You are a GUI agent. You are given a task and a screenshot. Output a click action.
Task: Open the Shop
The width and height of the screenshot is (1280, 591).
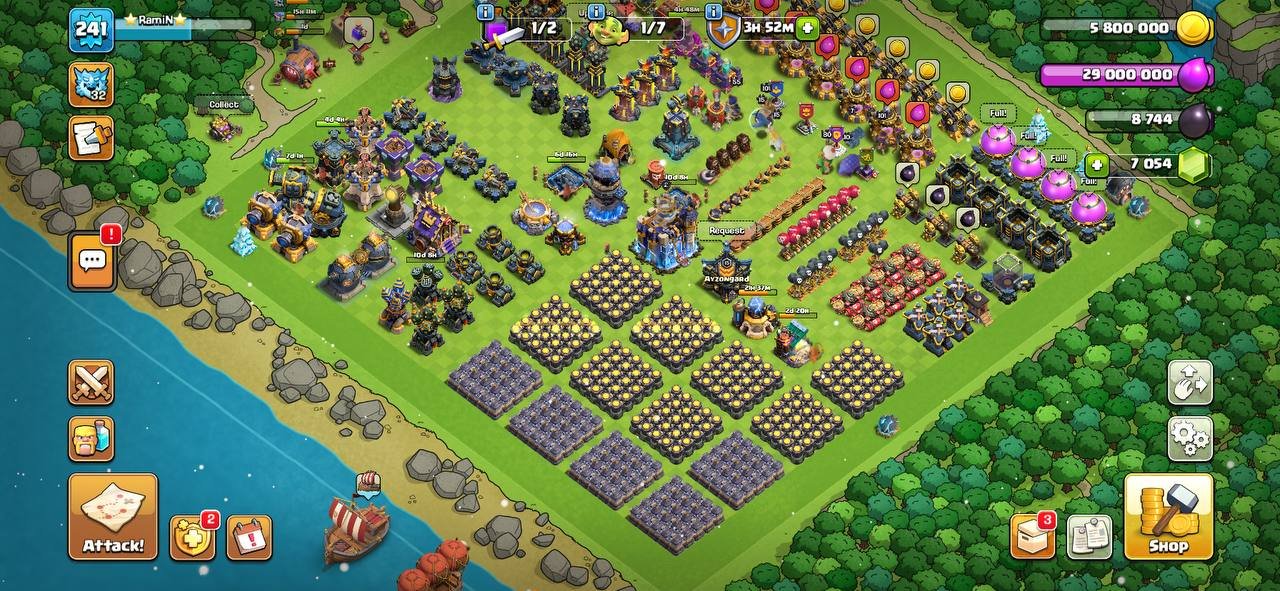(x=1168, y=516)
